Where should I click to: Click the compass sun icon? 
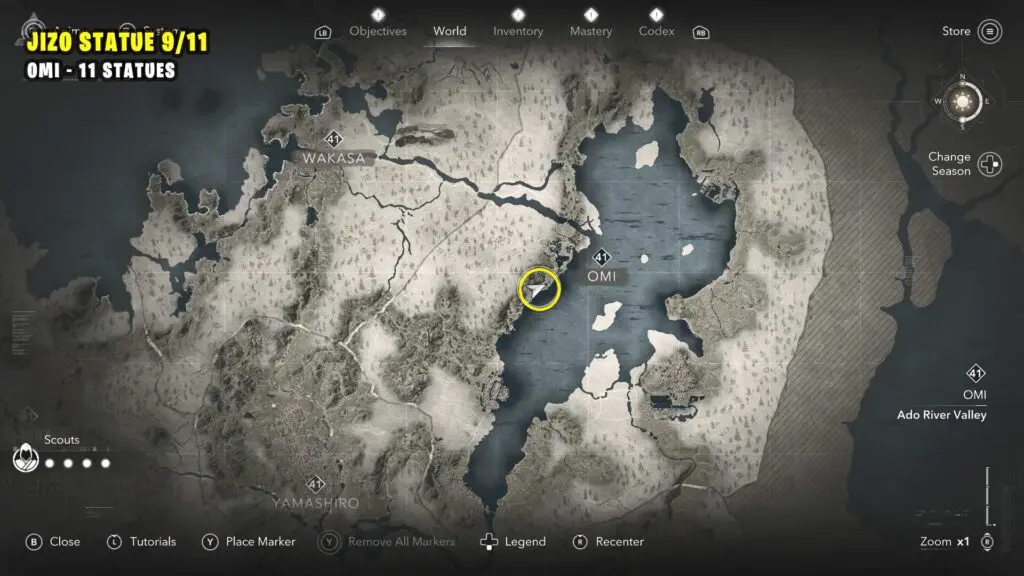(964, 101)
